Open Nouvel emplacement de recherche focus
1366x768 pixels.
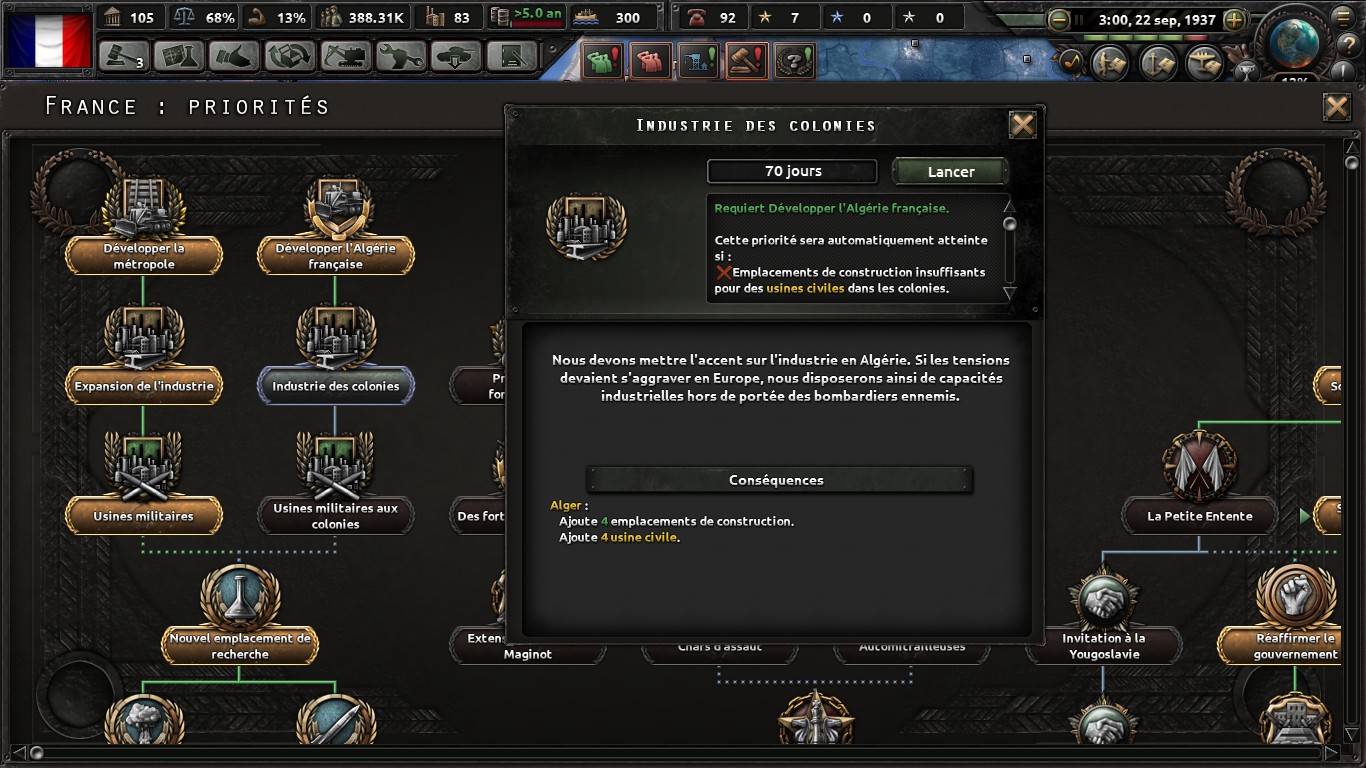click(240, 645)
